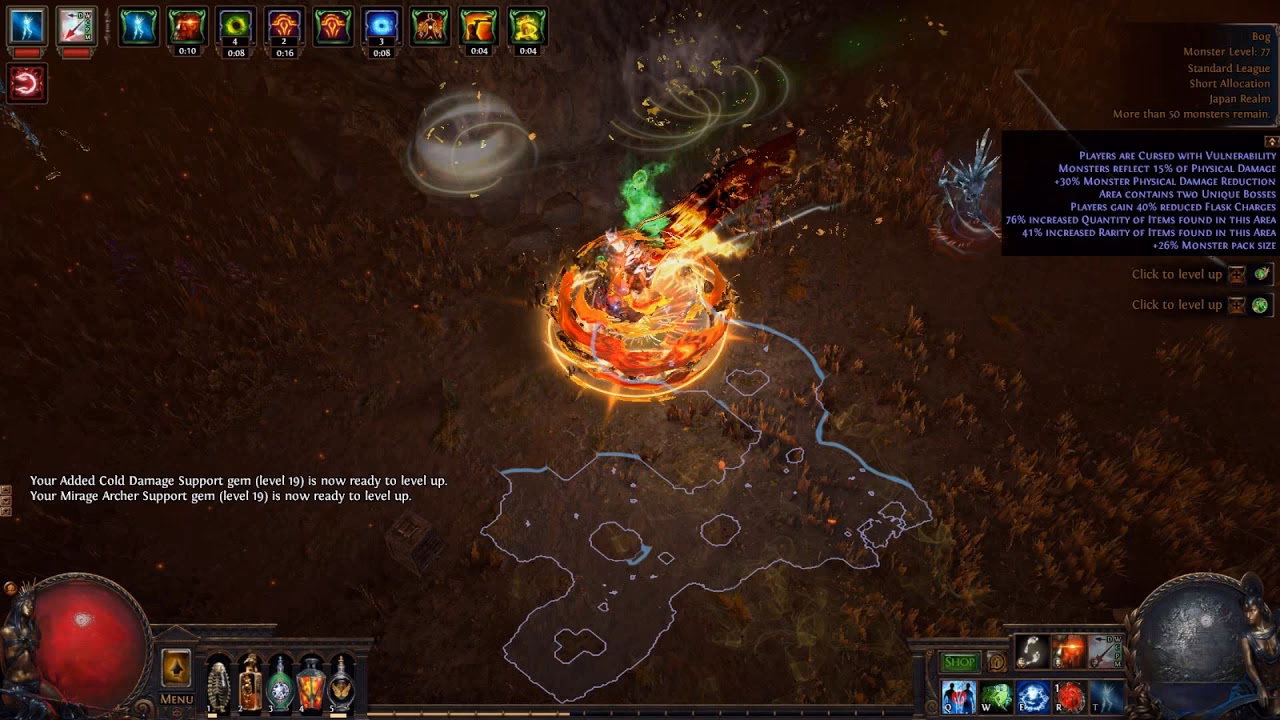Screen dimensions: 1280x720
Task: Use the ribbed gold flask in slot 1
Action: pos(218,684)
